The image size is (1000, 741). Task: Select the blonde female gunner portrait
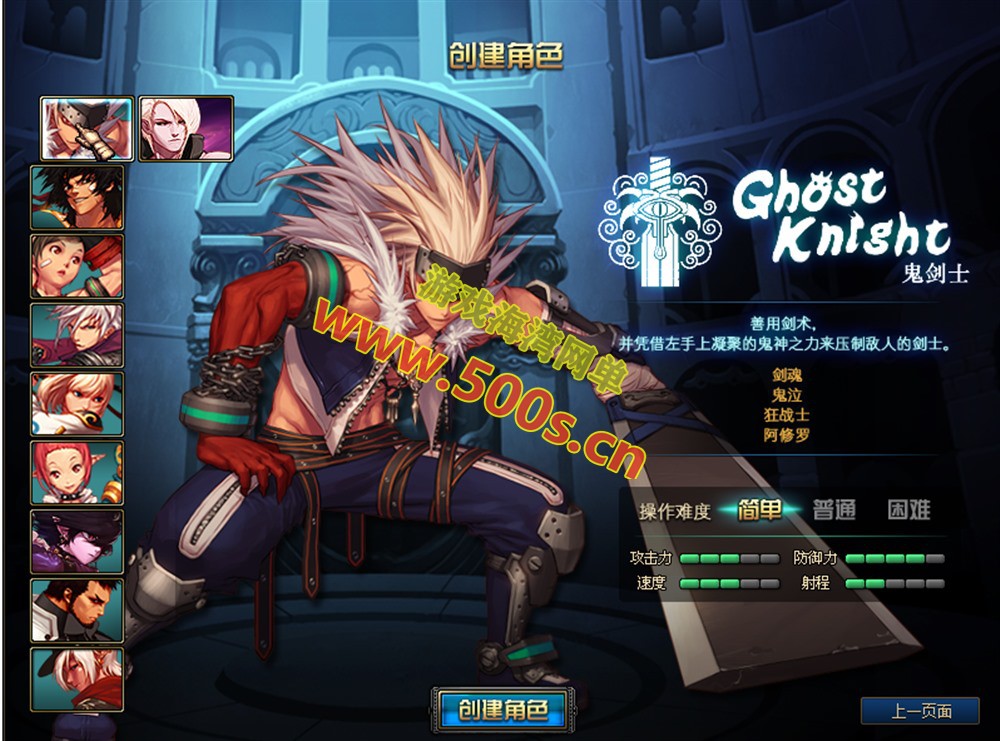(x=77, y=404)
